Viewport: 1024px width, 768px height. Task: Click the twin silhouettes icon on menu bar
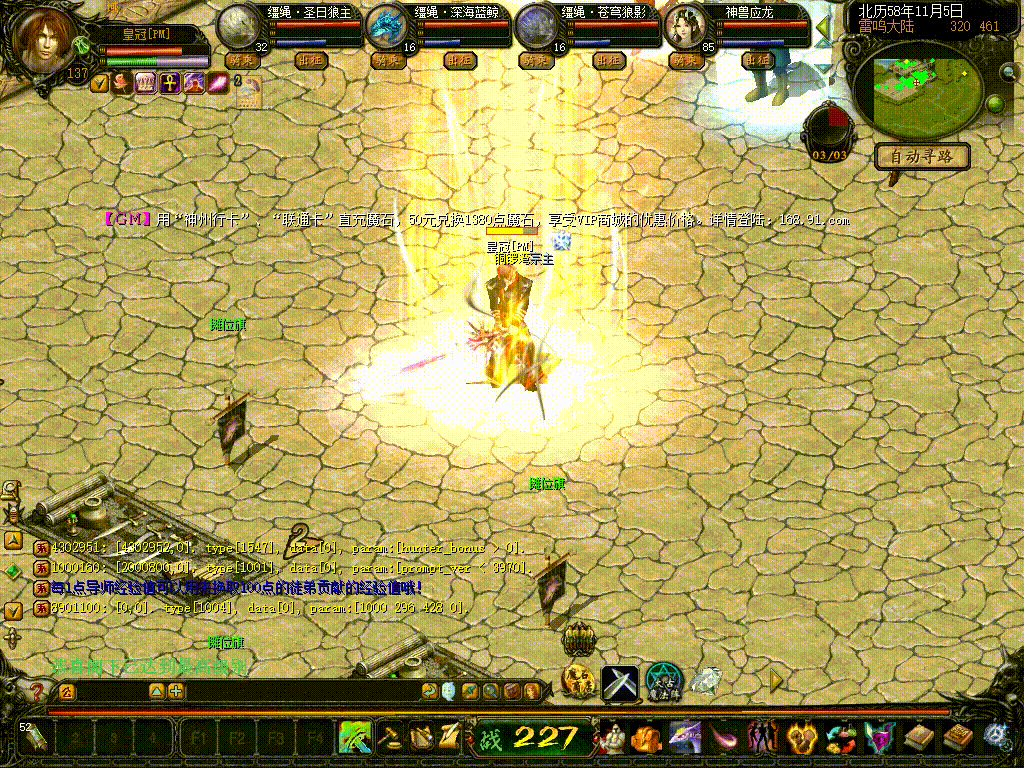click(x=763, y=738)
